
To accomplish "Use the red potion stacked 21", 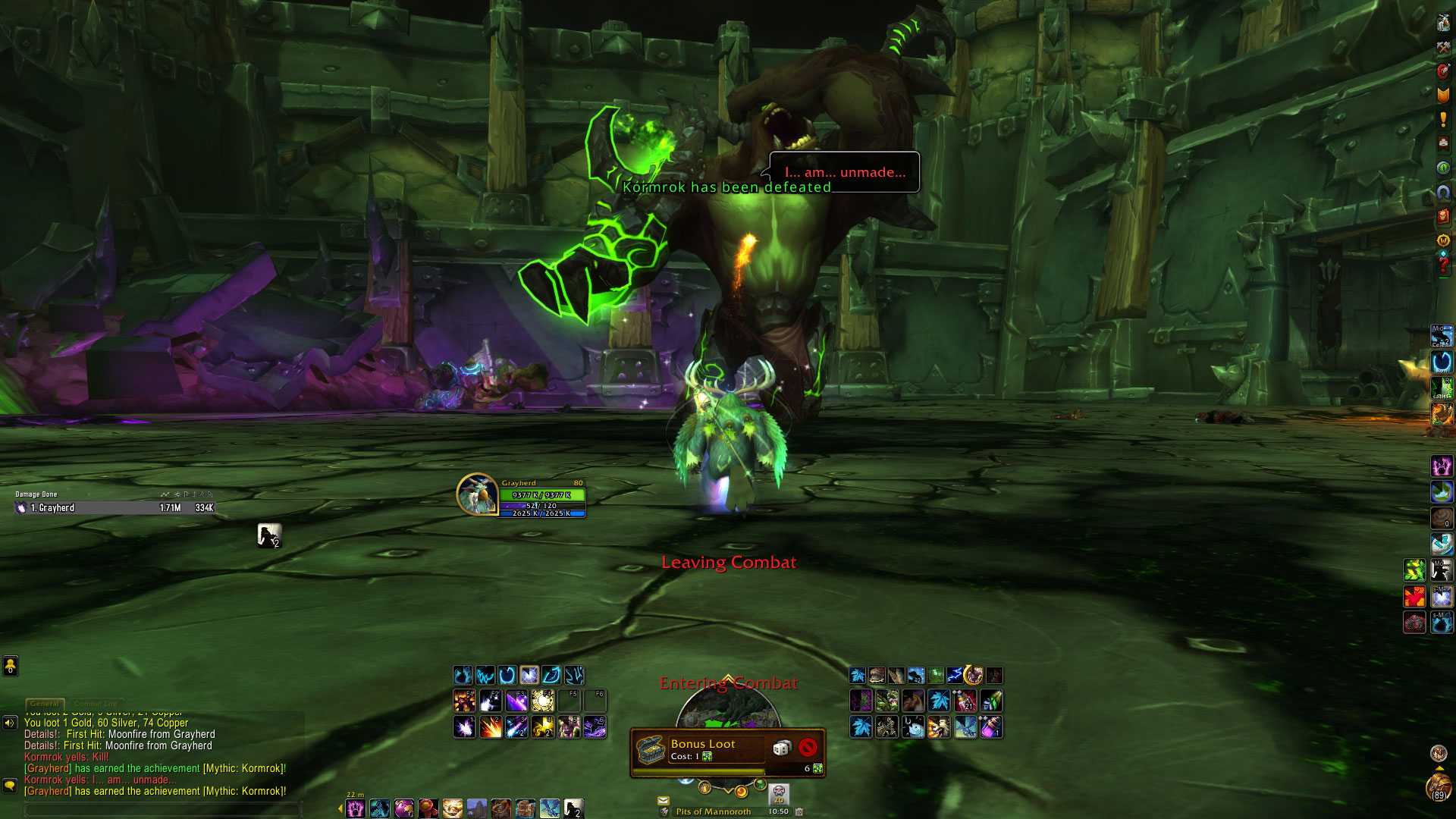I will tap(965, 701).
